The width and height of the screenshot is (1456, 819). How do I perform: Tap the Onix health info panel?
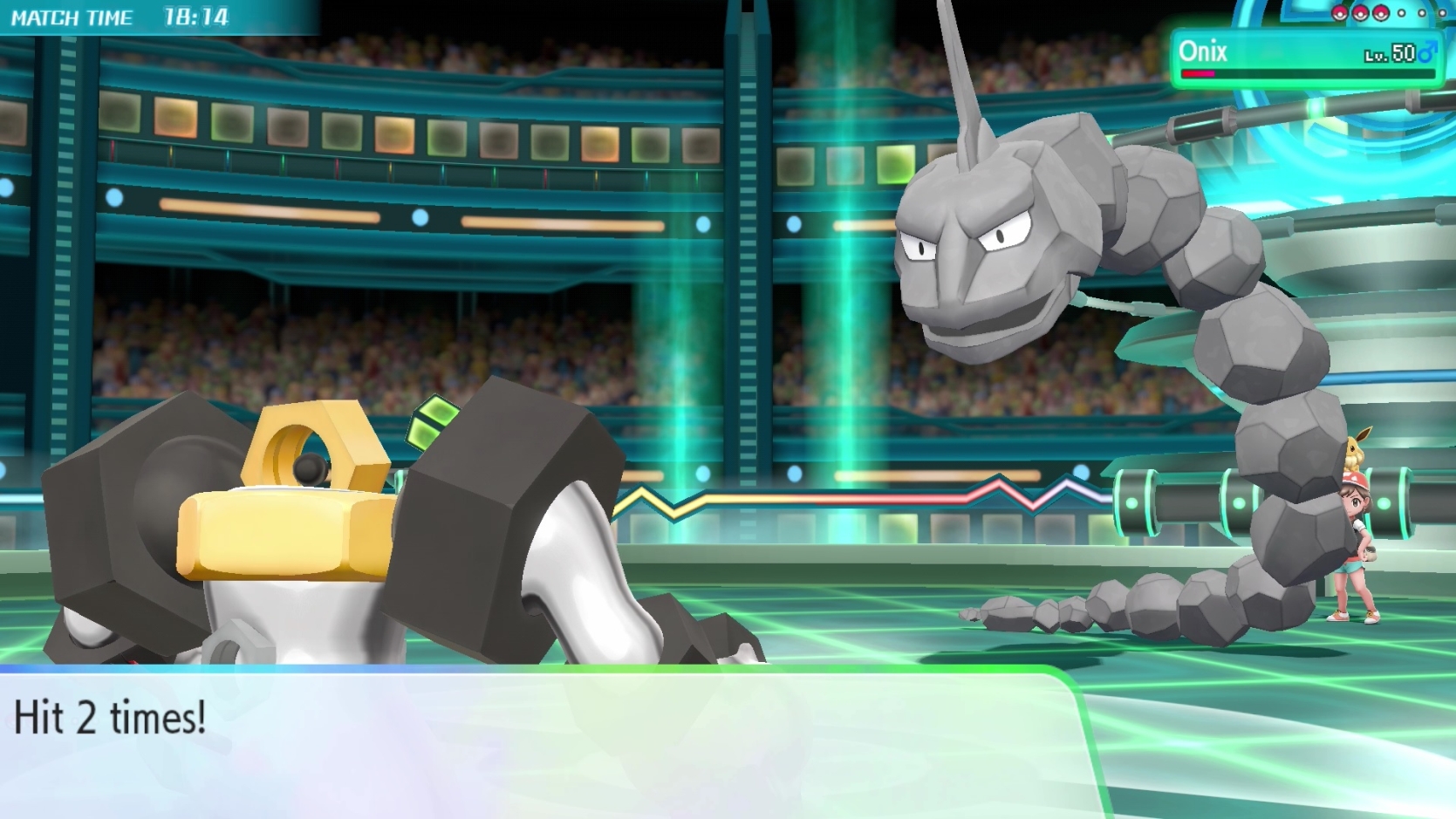(x=1309, y=59)
